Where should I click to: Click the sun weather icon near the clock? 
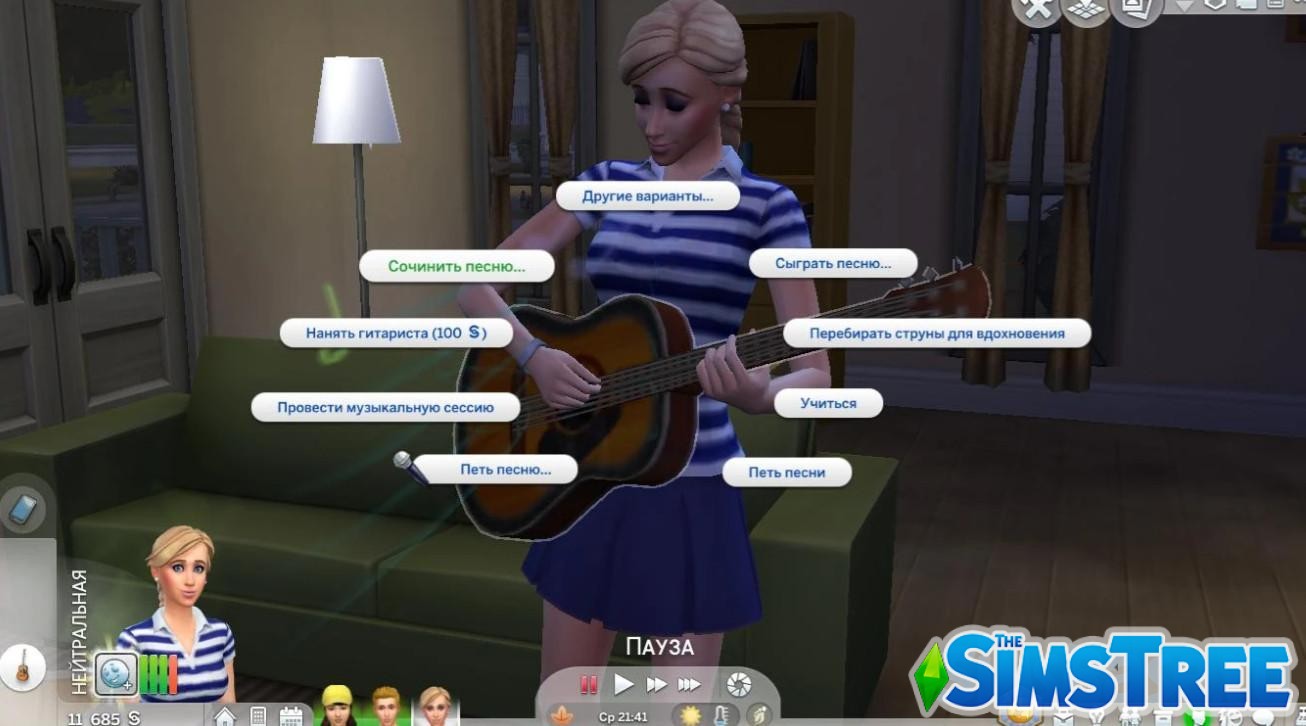point(688,715)
